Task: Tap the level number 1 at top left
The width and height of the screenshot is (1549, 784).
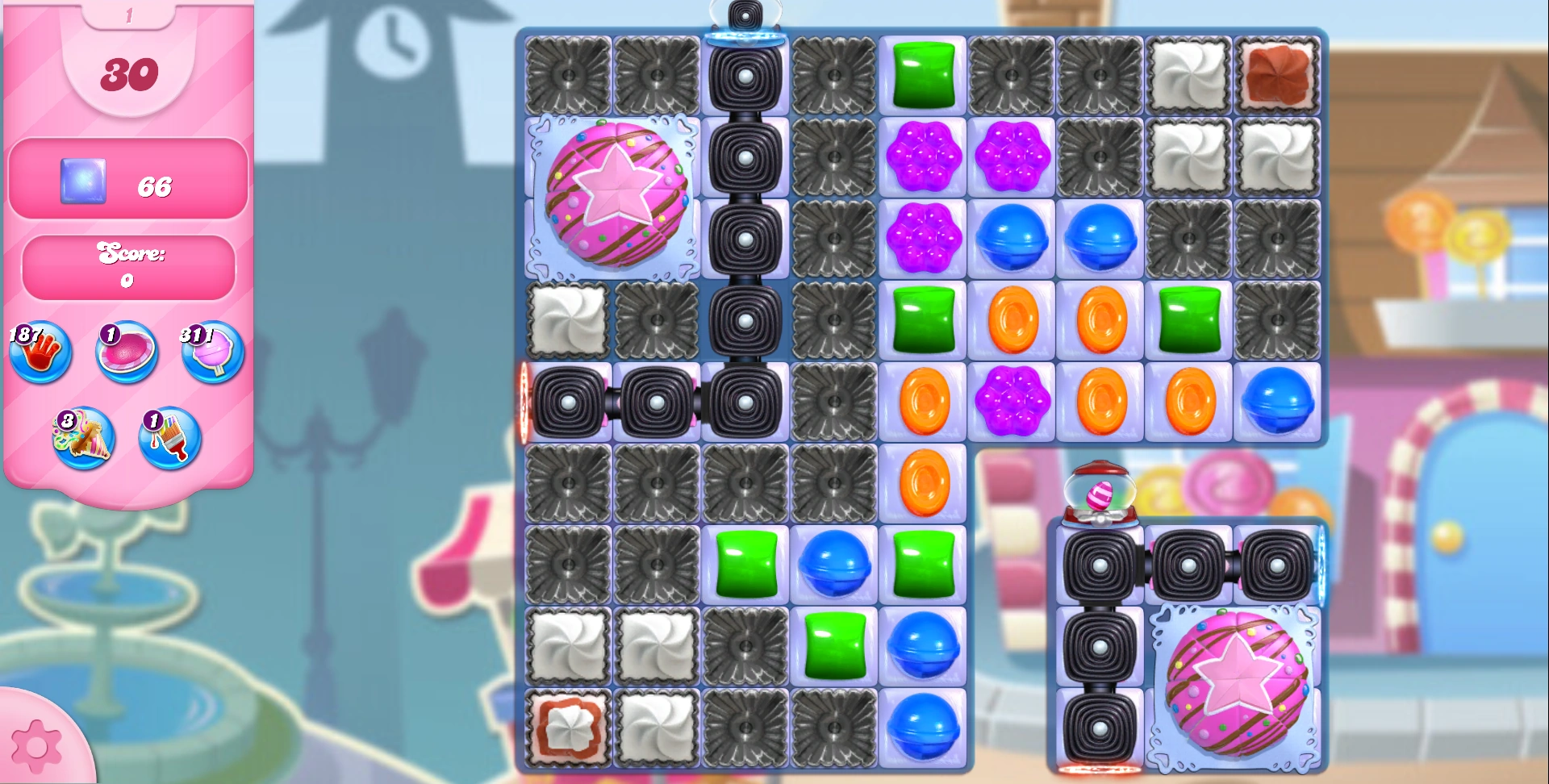Action: (x=127, y=15)
